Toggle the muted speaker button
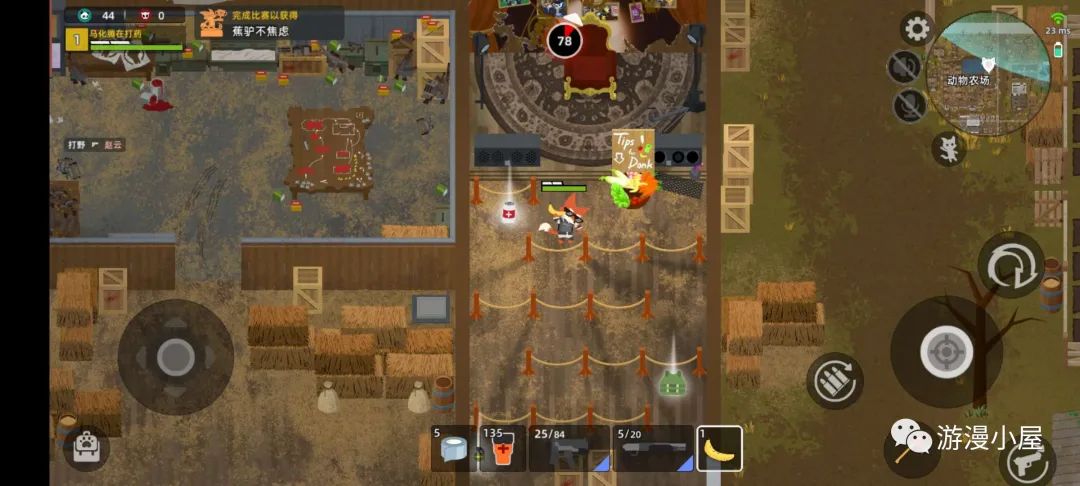The height and width of the screenshot is (486, 1080). click(904, 67)
